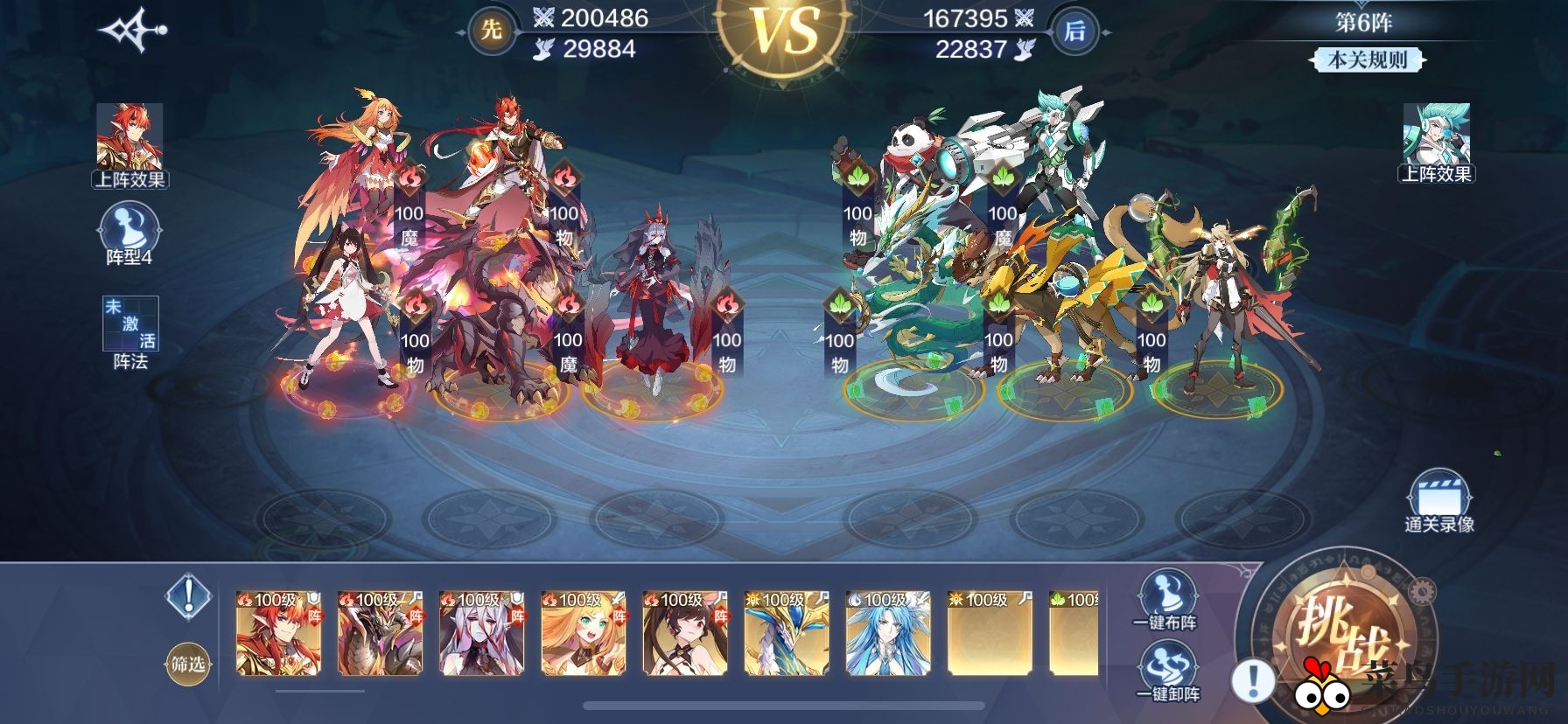Tap 一键卸阵 to remove all heroes

click(1167, 672)
